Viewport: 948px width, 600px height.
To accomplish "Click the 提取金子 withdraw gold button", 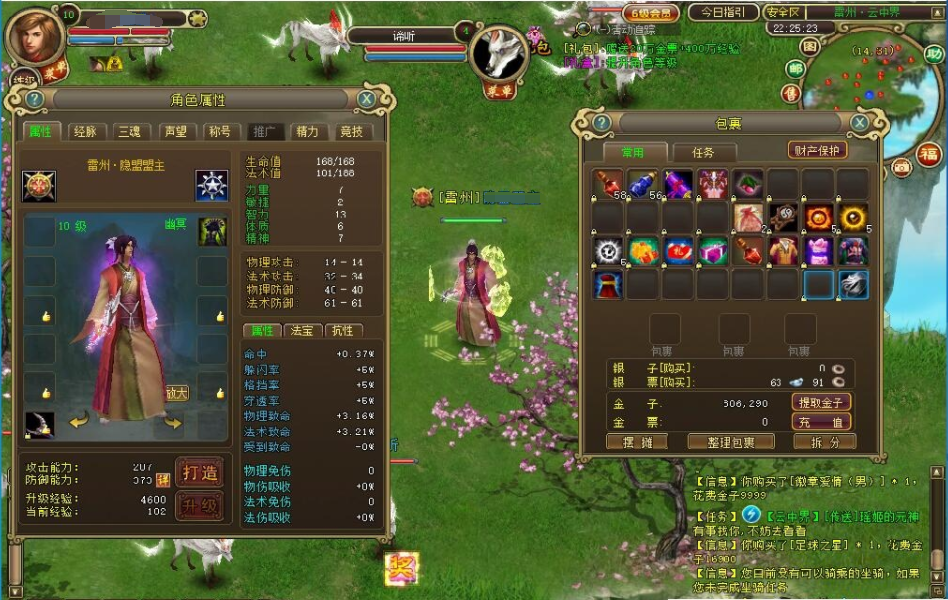I will 821,402.
